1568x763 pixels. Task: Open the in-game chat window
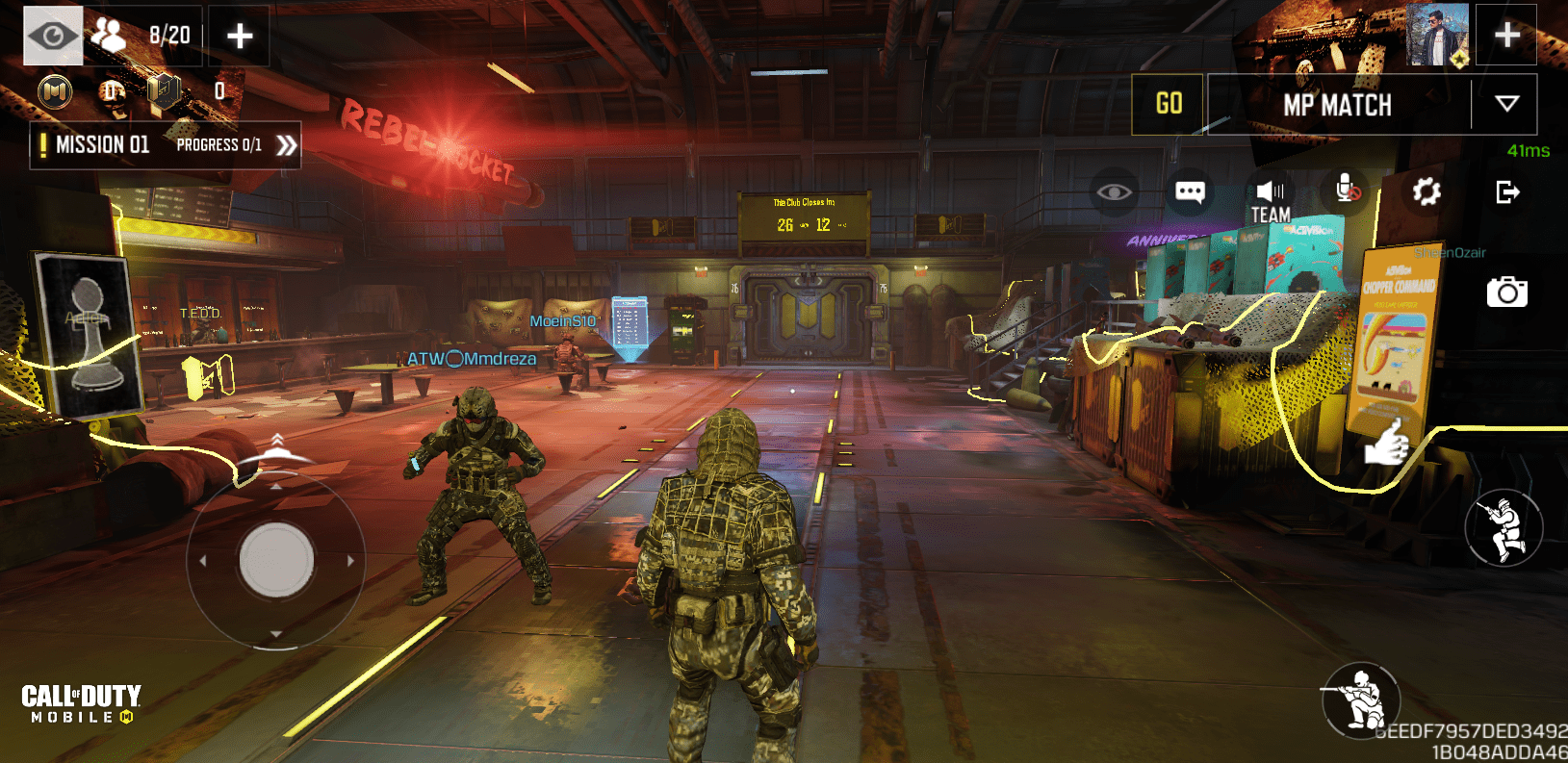[x=1190, y=191]
